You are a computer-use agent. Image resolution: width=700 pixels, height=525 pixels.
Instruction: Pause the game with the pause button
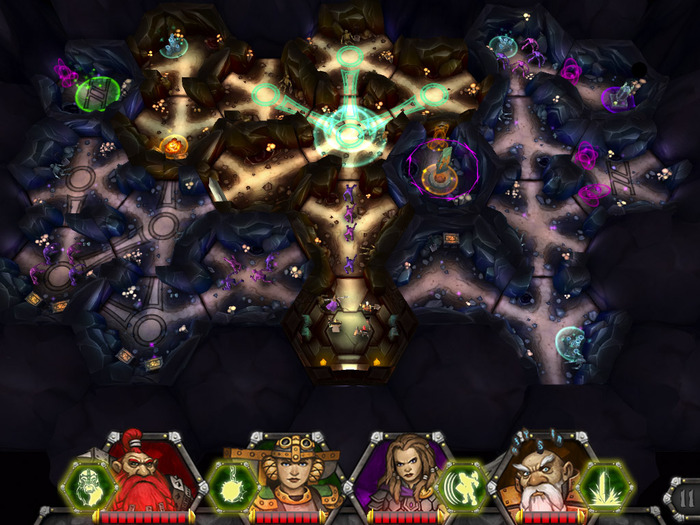point(685,497)
